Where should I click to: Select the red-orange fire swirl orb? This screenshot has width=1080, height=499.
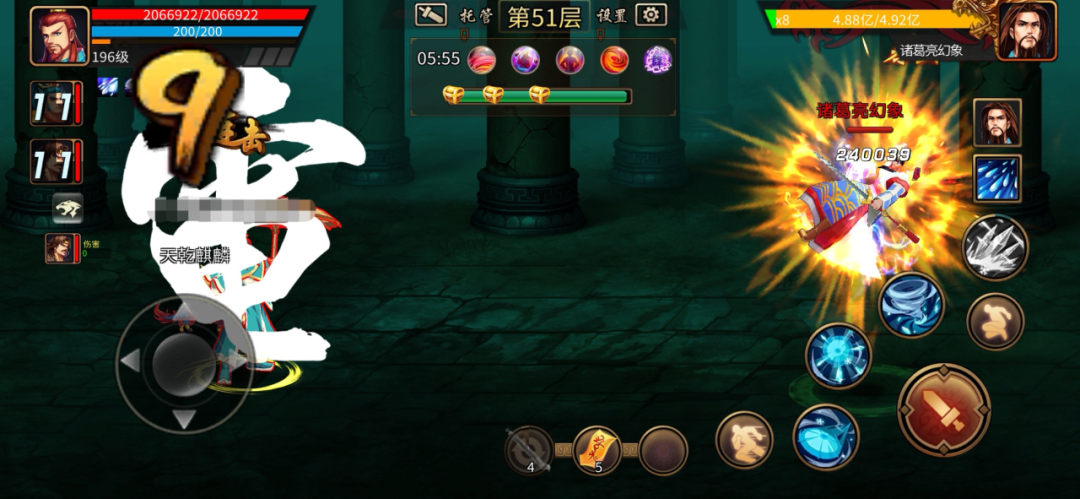coord(614,60)
